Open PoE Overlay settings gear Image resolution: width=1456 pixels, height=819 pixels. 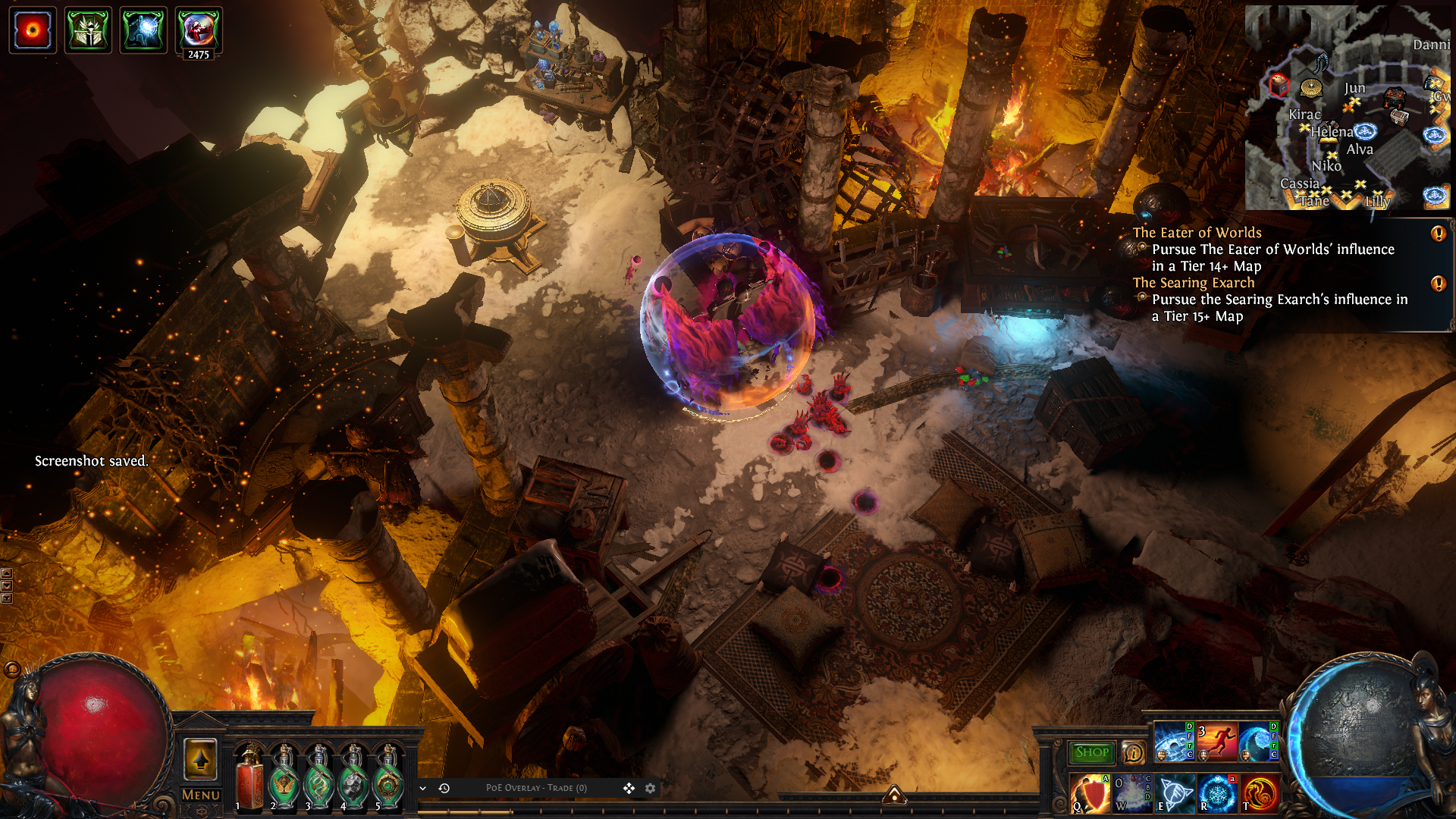650,789
